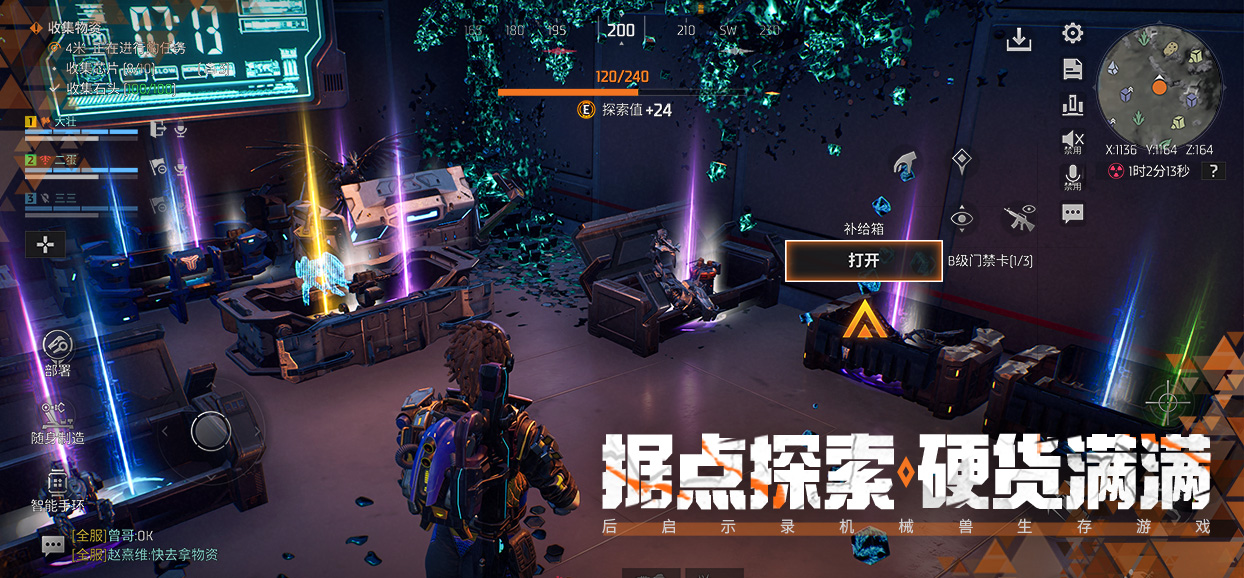Open the 收集物资 quest tracker
The width and height of the screenshot is (1244, 578).
click(75, 27)
